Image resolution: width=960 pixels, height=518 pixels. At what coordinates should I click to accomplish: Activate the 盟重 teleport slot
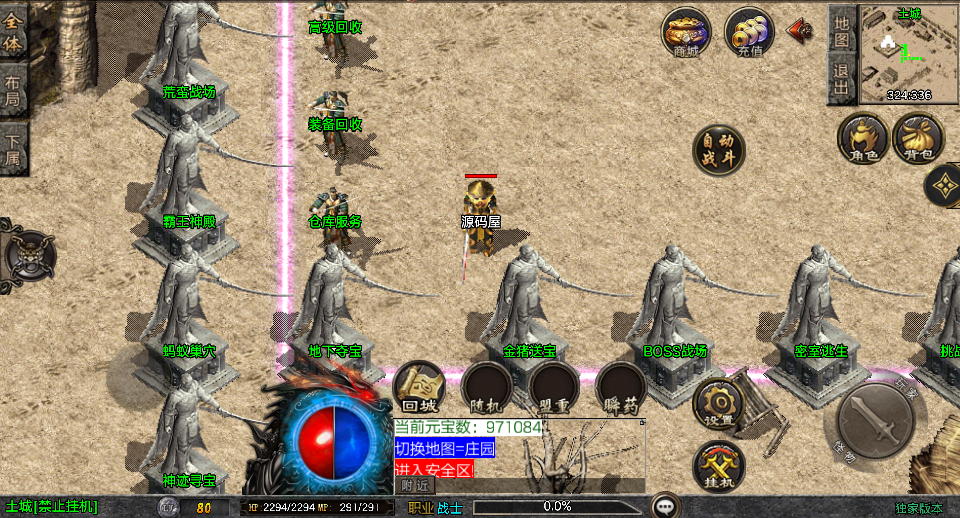(554, 388)
